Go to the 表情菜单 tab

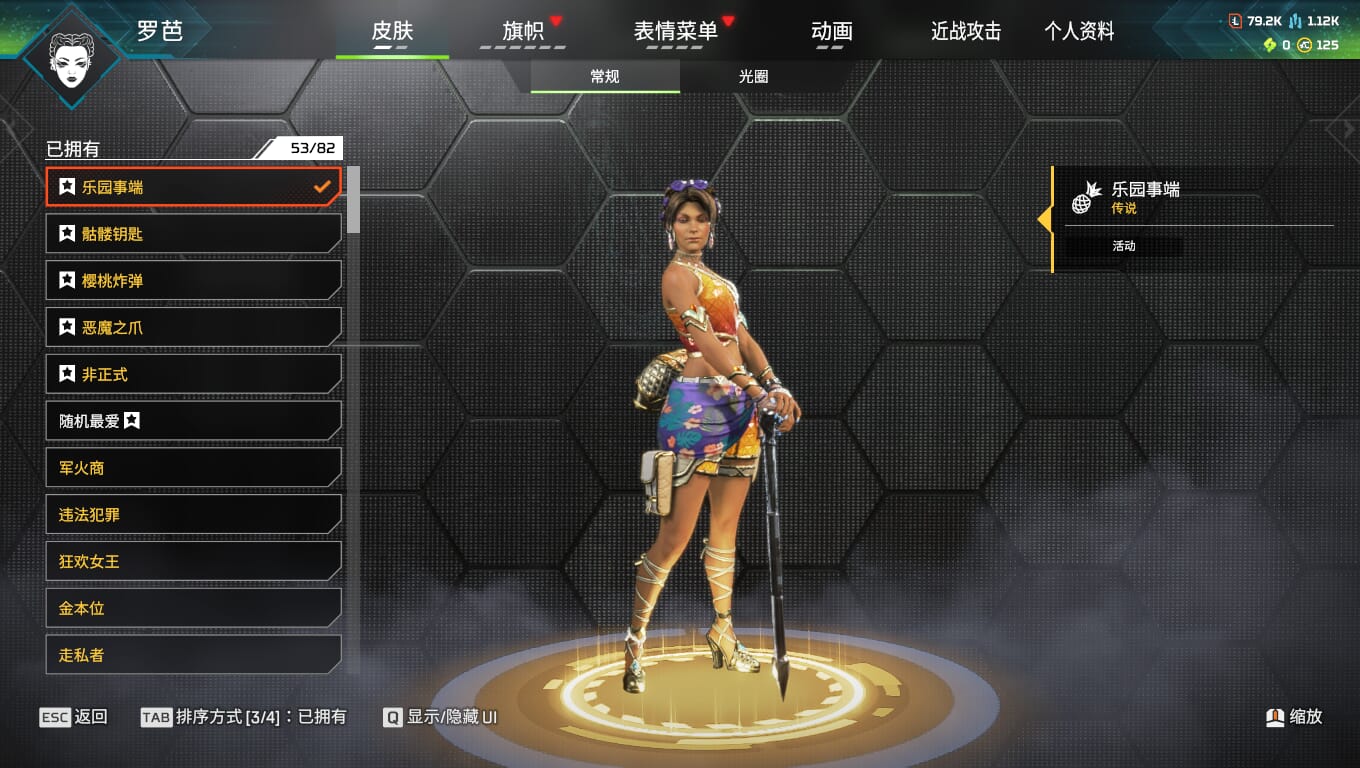pyautogui.click(x=676, y=31)
